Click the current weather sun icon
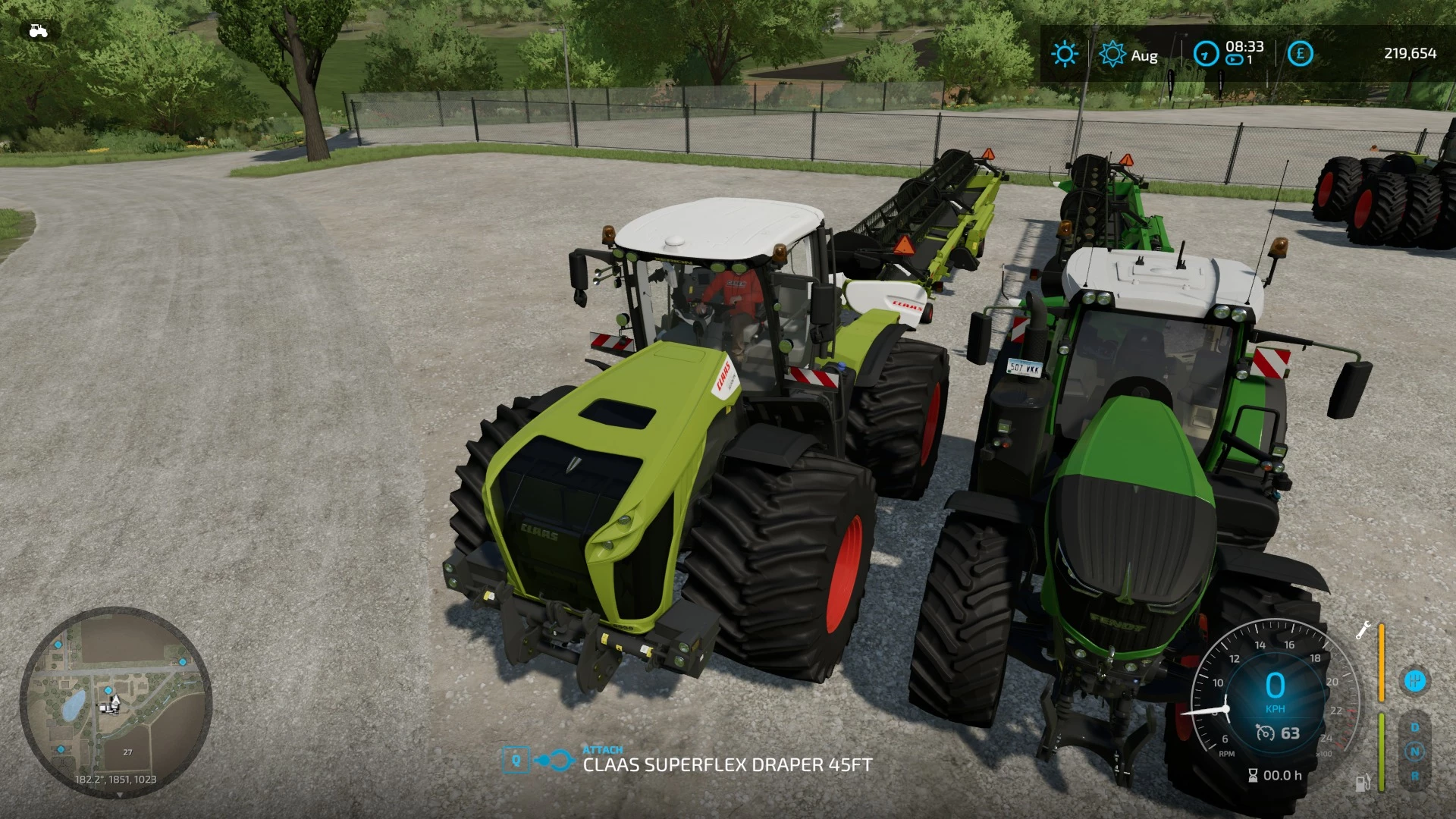The image size is (1456, 819). 1065,53
